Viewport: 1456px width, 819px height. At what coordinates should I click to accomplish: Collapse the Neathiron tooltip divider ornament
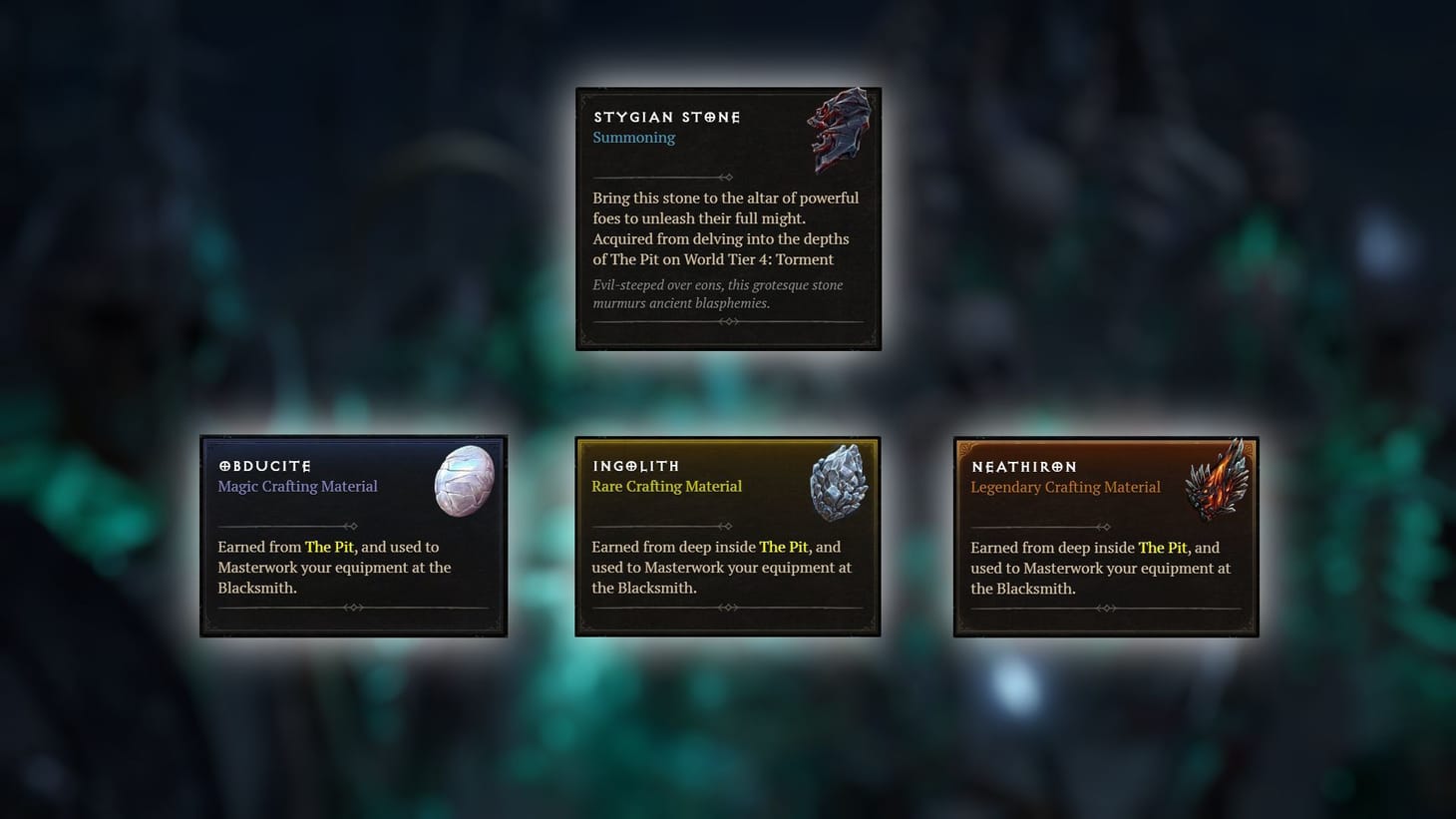(x=1105, y=607)
